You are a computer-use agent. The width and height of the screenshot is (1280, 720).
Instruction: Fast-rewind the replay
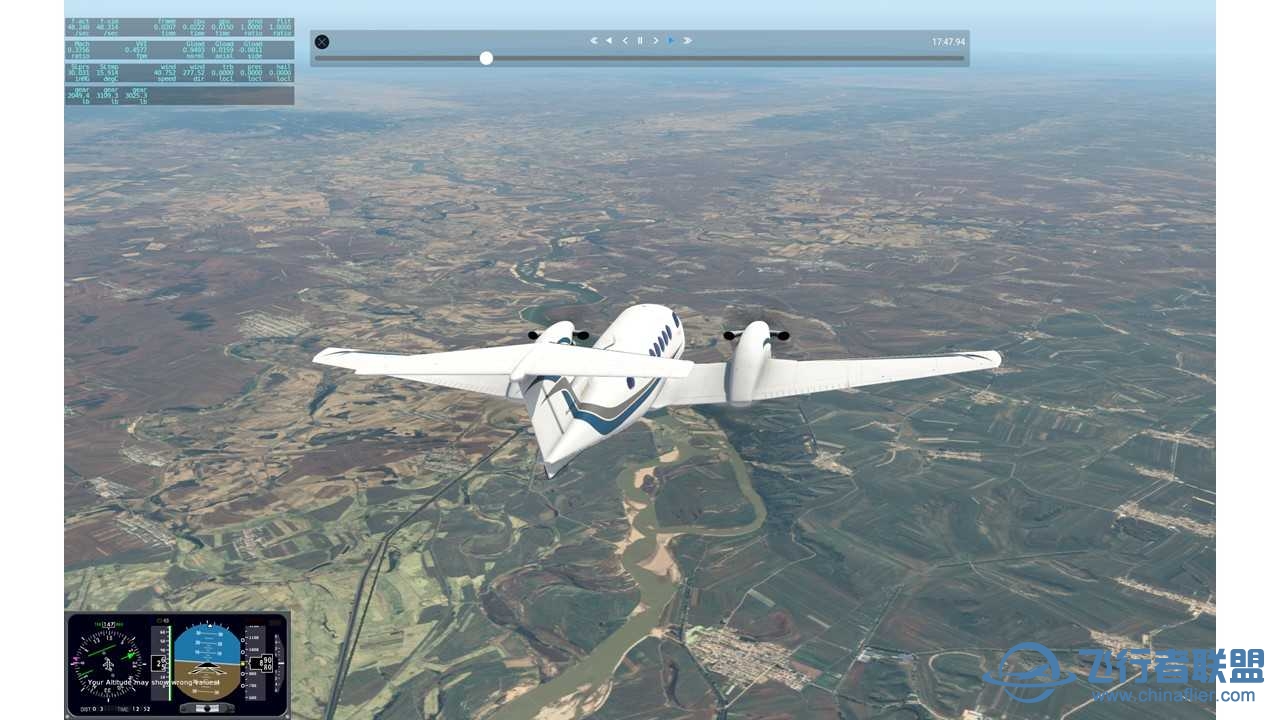point(609,40)
